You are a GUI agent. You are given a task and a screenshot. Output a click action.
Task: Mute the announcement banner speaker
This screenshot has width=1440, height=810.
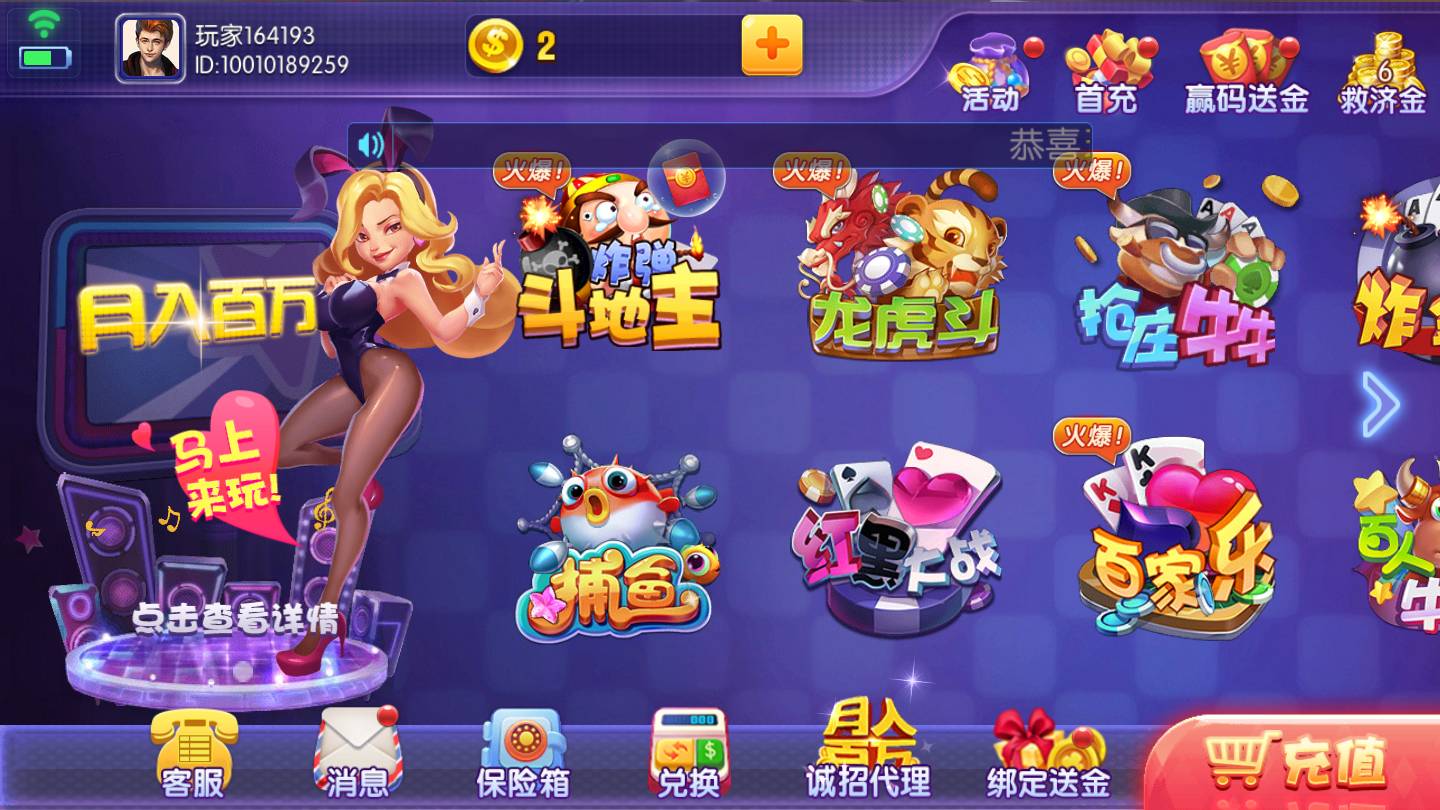370,143
